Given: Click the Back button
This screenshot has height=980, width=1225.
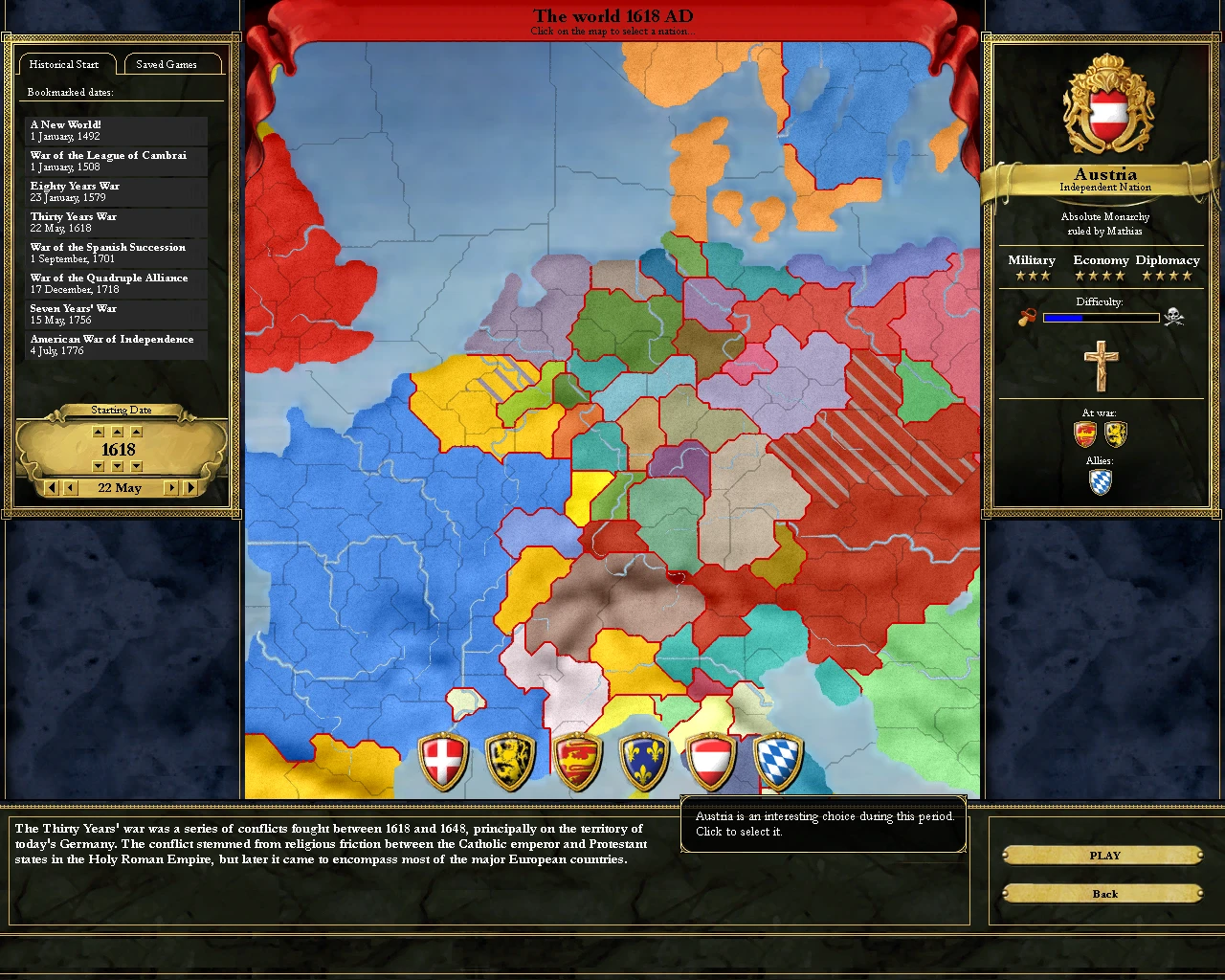Looking at the screenshot, I should click(1104, 893).
